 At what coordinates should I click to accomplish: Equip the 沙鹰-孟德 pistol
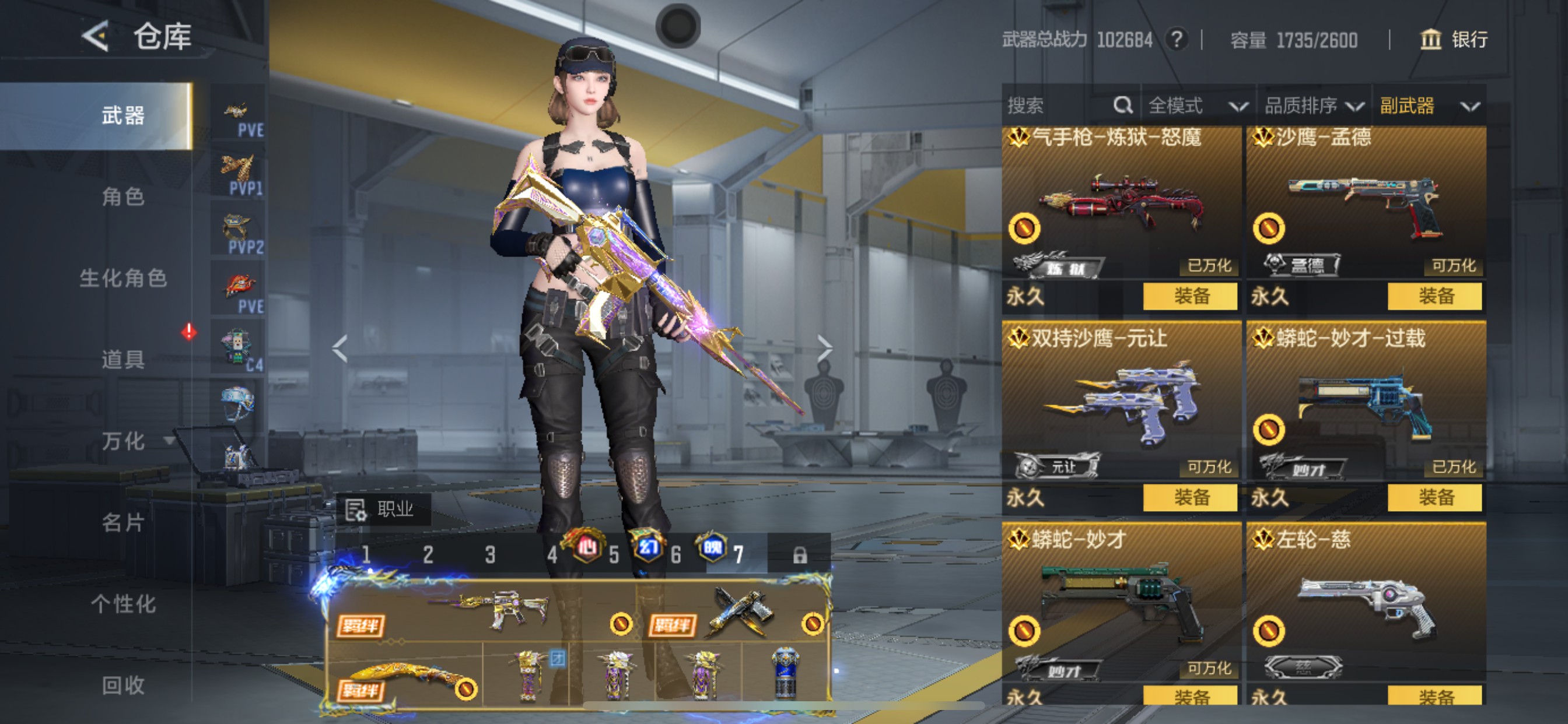pyautogui.click(x=1434, y=296)
